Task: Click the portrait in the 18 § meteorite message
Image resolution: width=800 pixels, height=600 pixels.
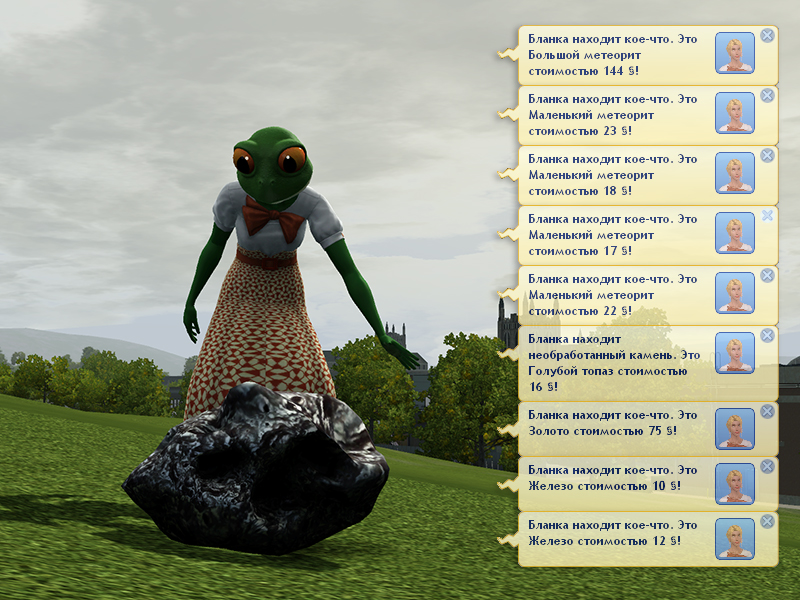Action: click(x=735, y=173)
